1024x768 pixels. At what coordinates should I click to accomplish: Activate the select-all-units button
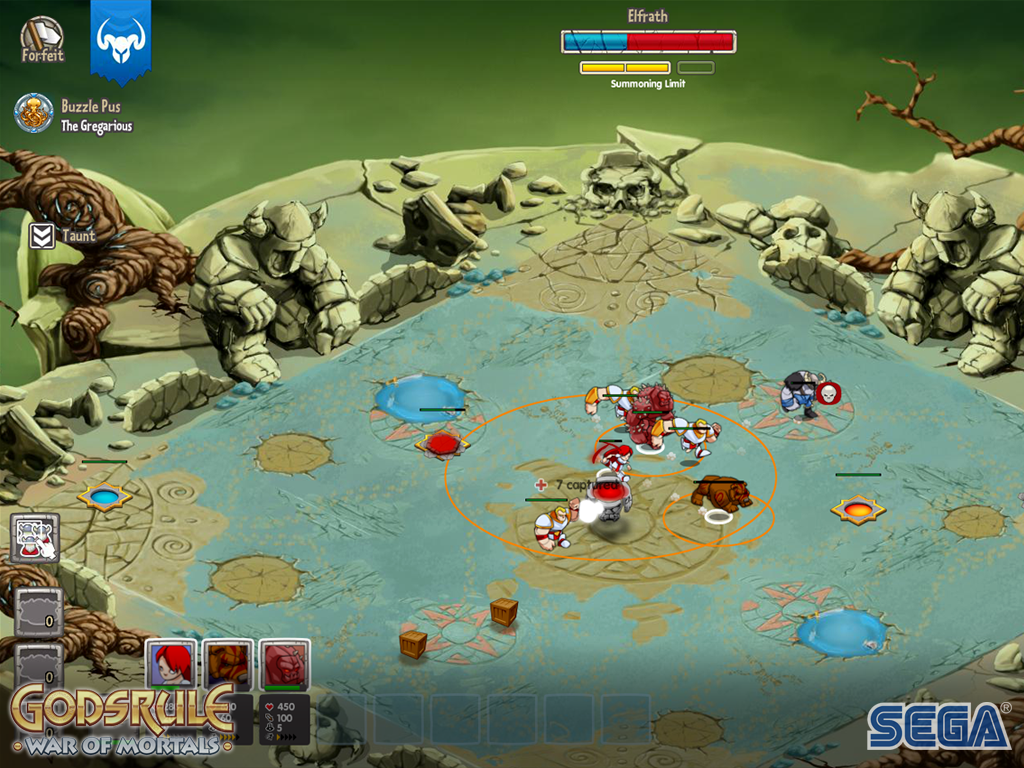point(35,538)
